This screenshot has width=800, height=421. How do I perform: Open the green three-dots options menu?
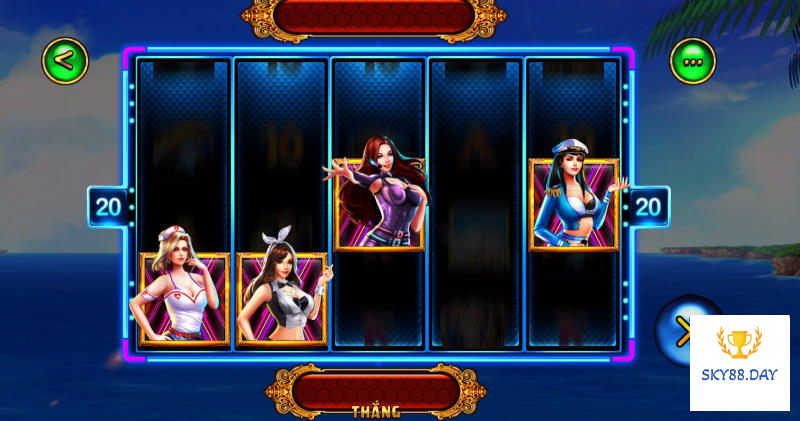point(692,62)
